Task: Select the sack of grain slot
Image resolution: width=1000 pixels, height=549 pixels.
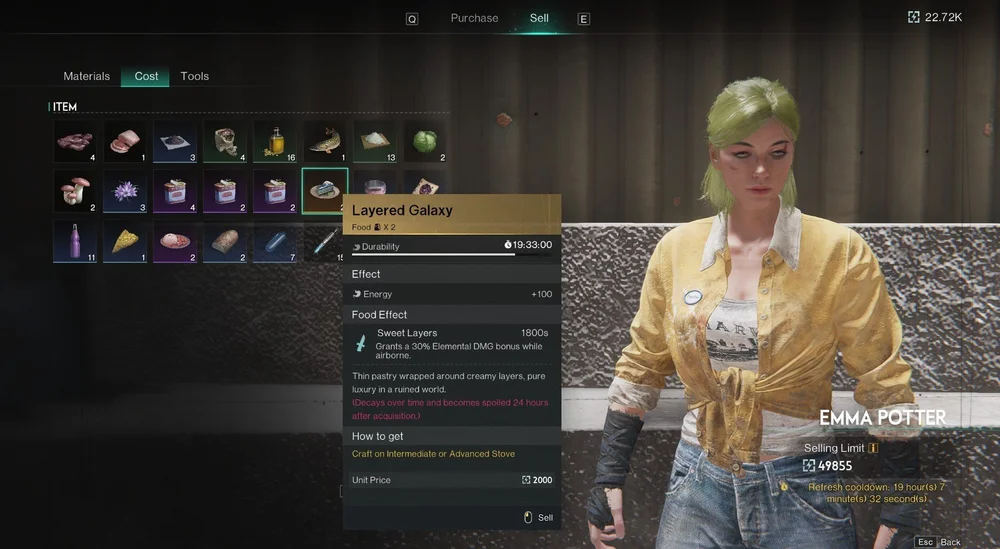Action: (x=225, y=142)
